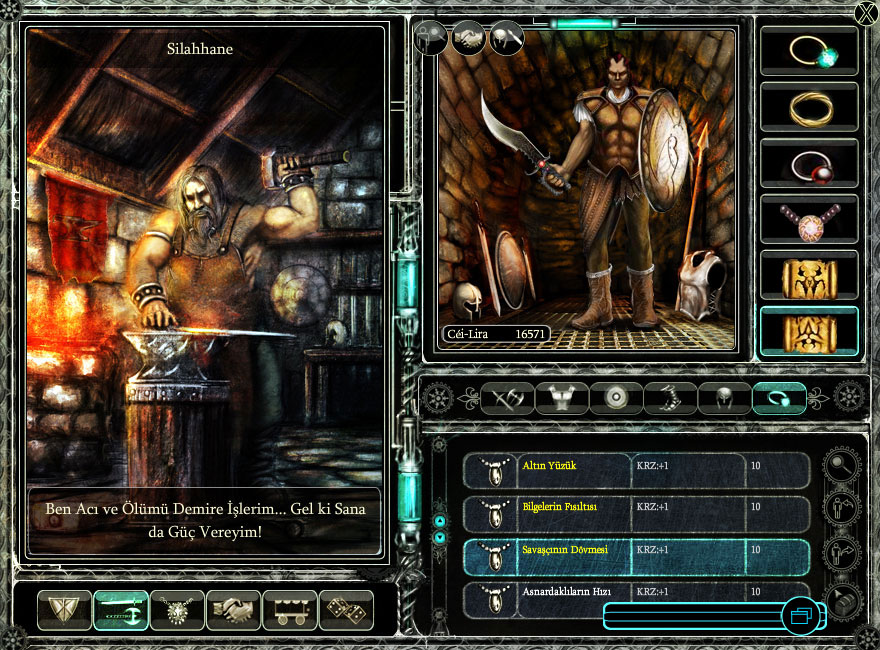Open the merchant cart toolbar button

click(290, 610)
